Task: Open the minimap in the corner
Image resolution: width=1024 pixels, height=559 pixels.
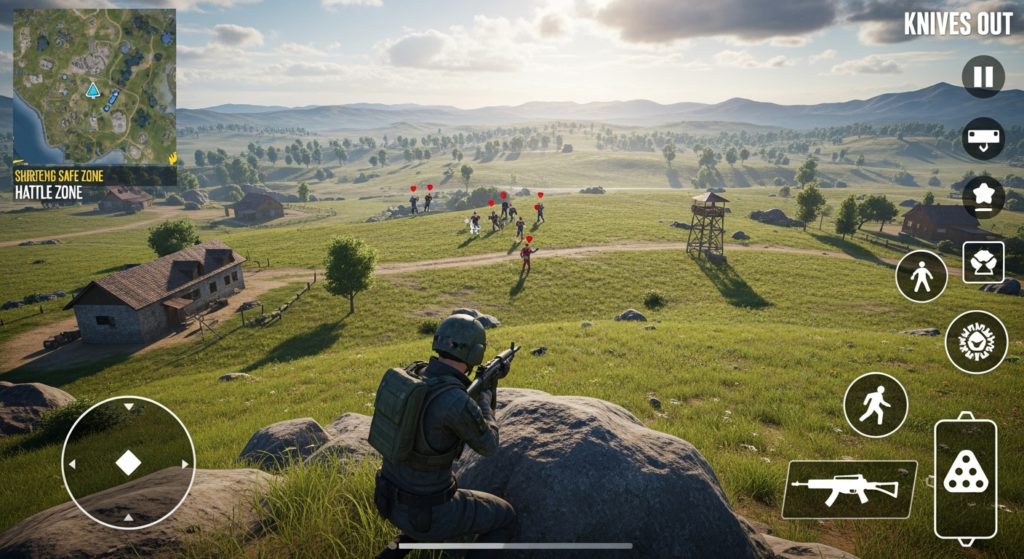Action: coord(94,86)
